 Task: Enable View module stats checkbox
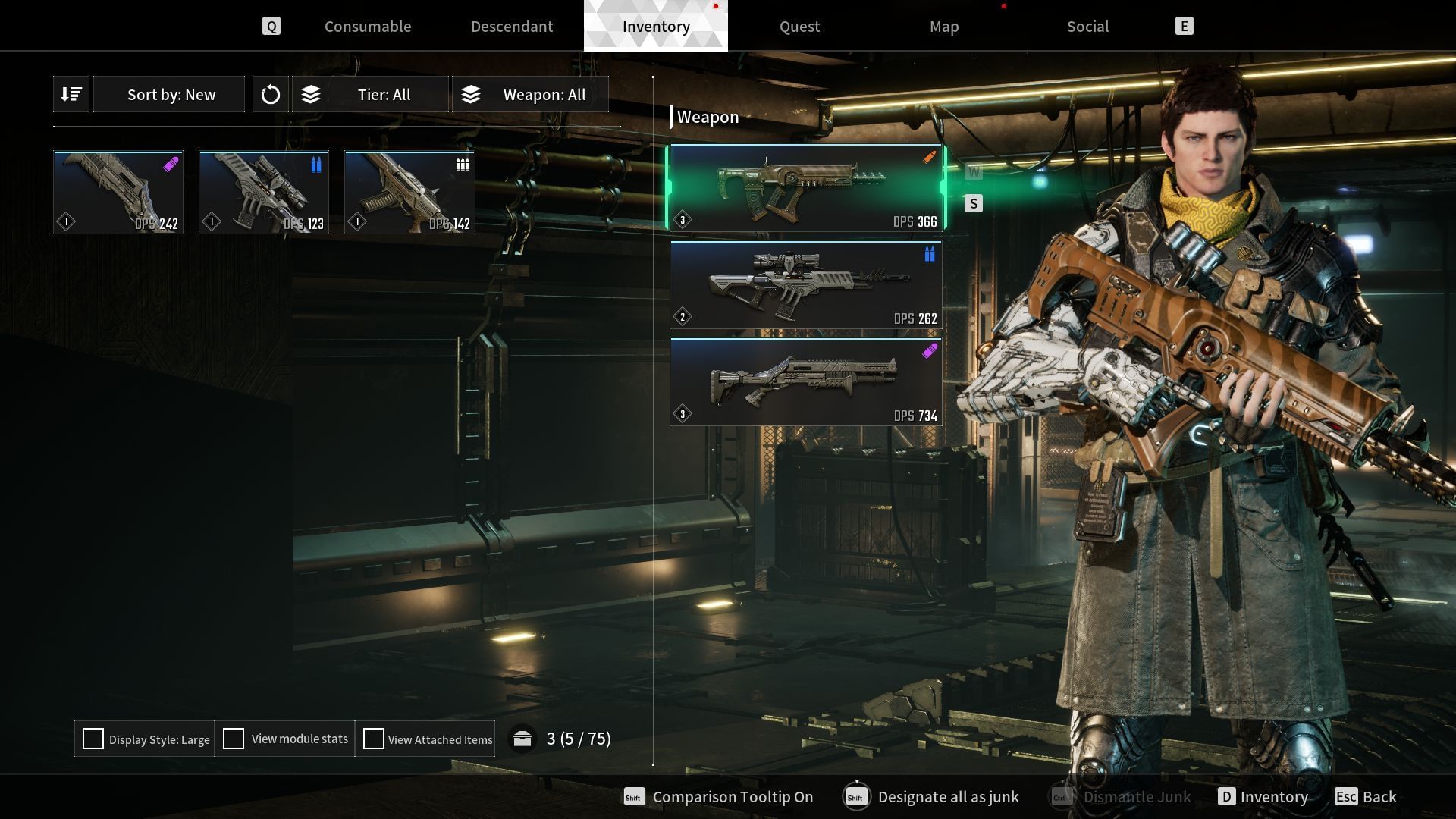(x=234, y=739)
